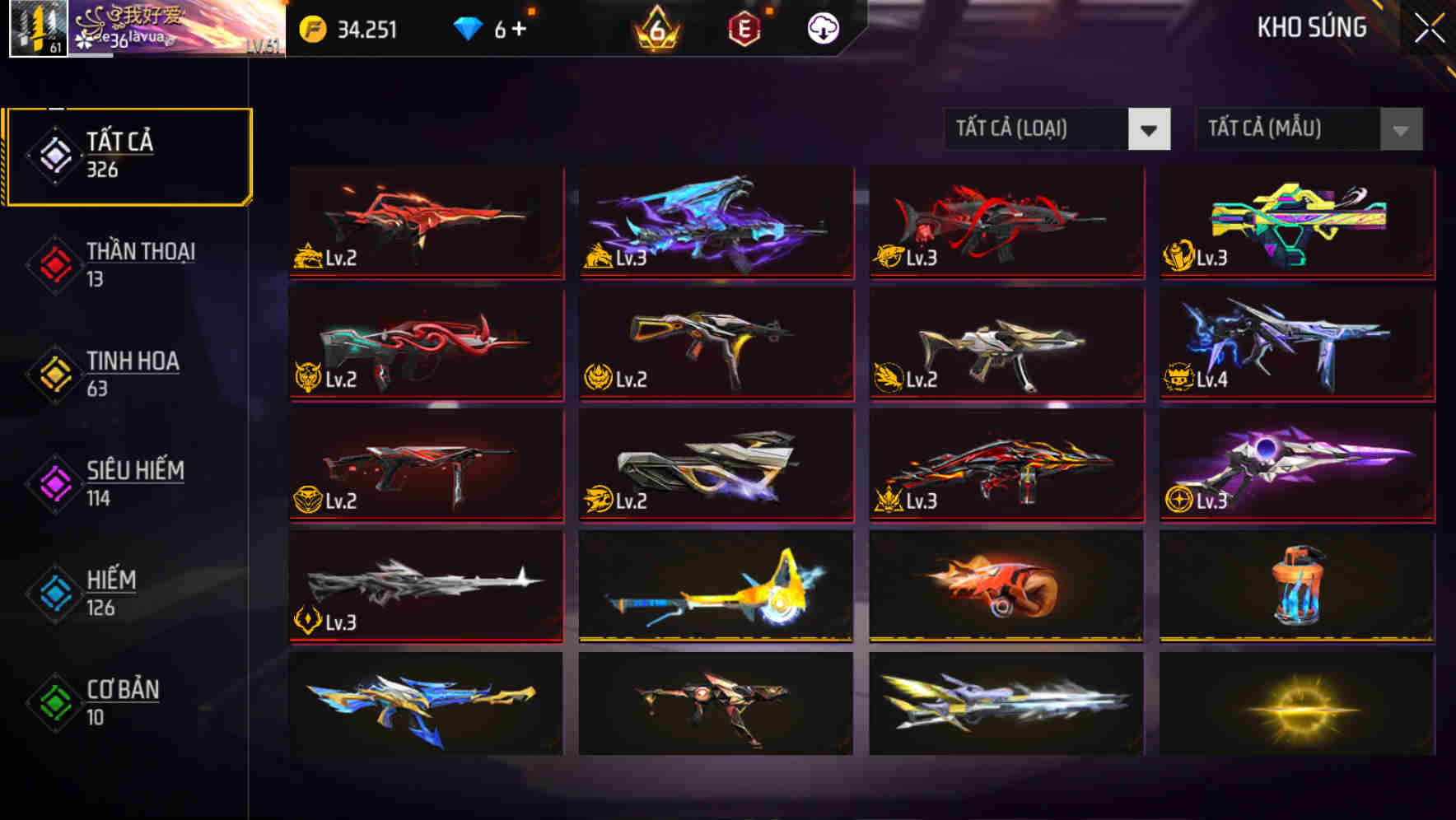Click the TẤT CẢ (LOẠI) dropdown arrow
The height and width of the screenshot is (820, 1456).
coord(1150,129)
